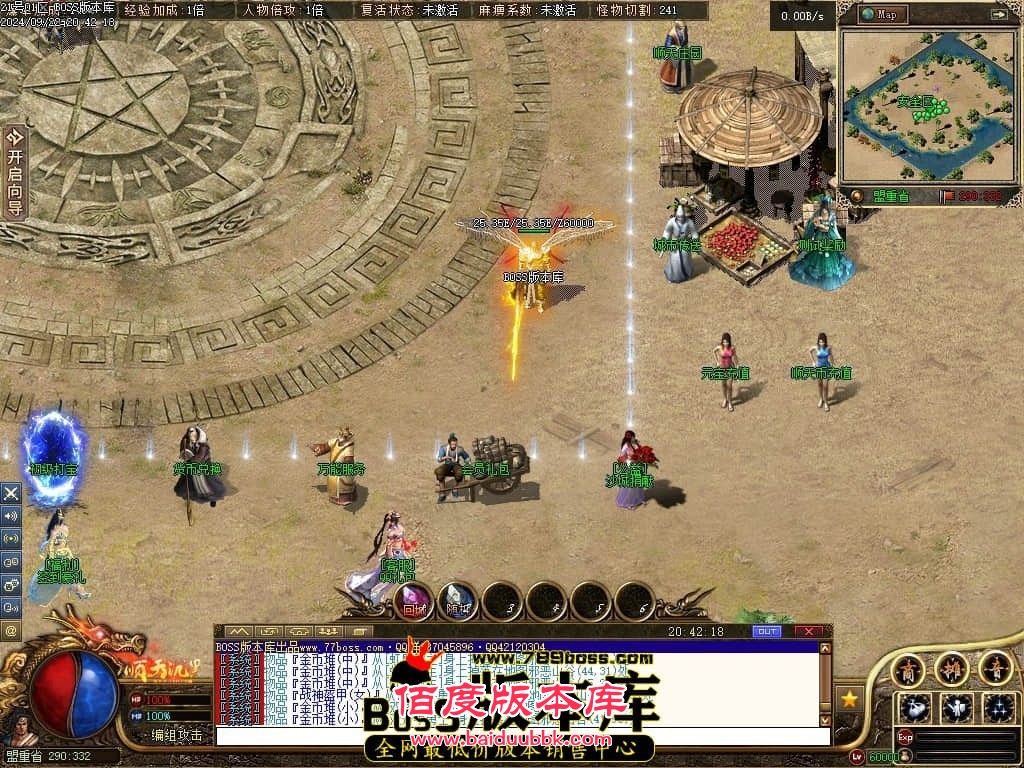Click the arrow button on the minimap header
This screenshot has height=768, width=1024.
pos(998,14)
